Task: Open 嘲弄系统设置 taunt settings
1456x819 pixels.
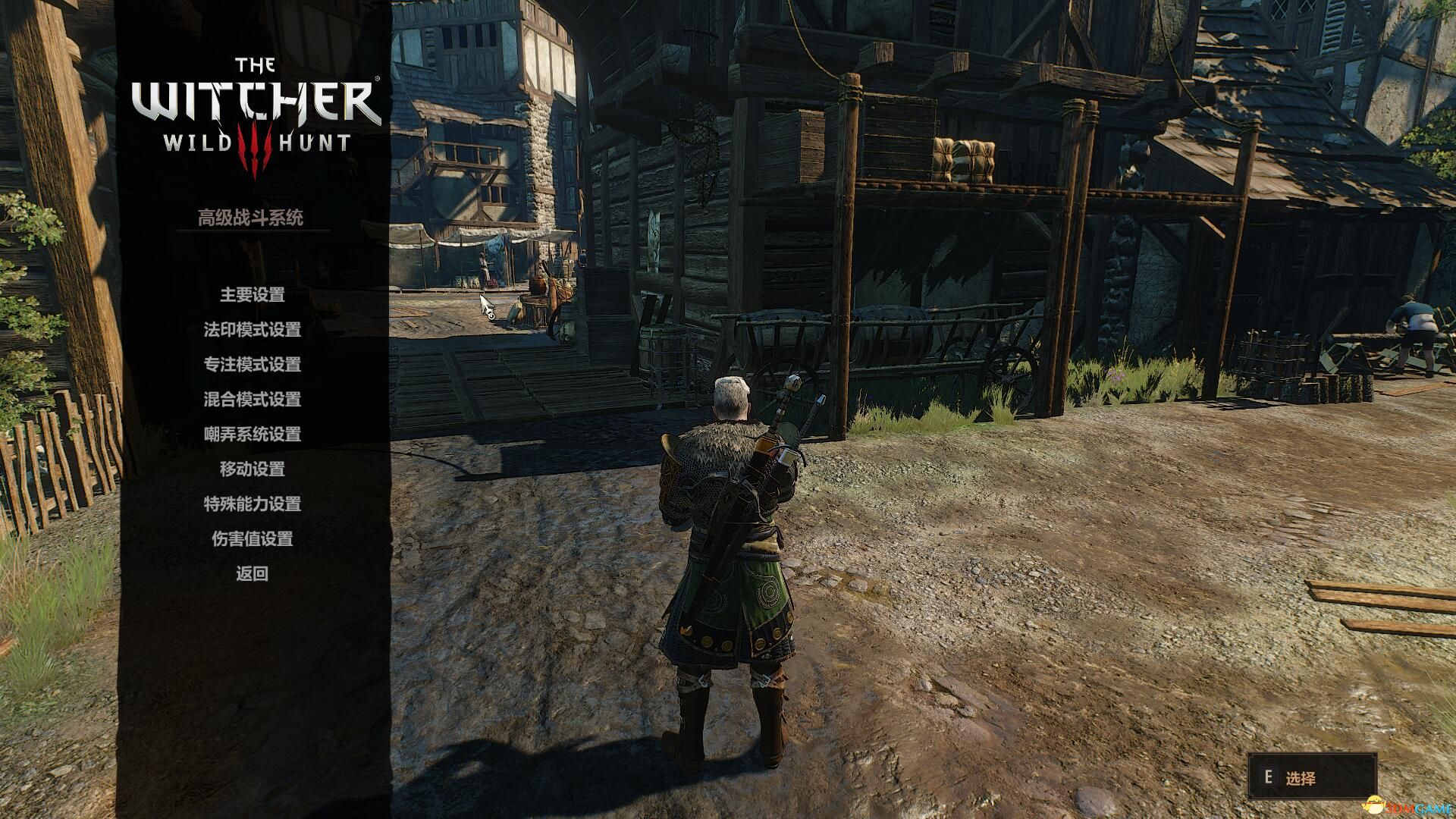Action: pos(252,435)
